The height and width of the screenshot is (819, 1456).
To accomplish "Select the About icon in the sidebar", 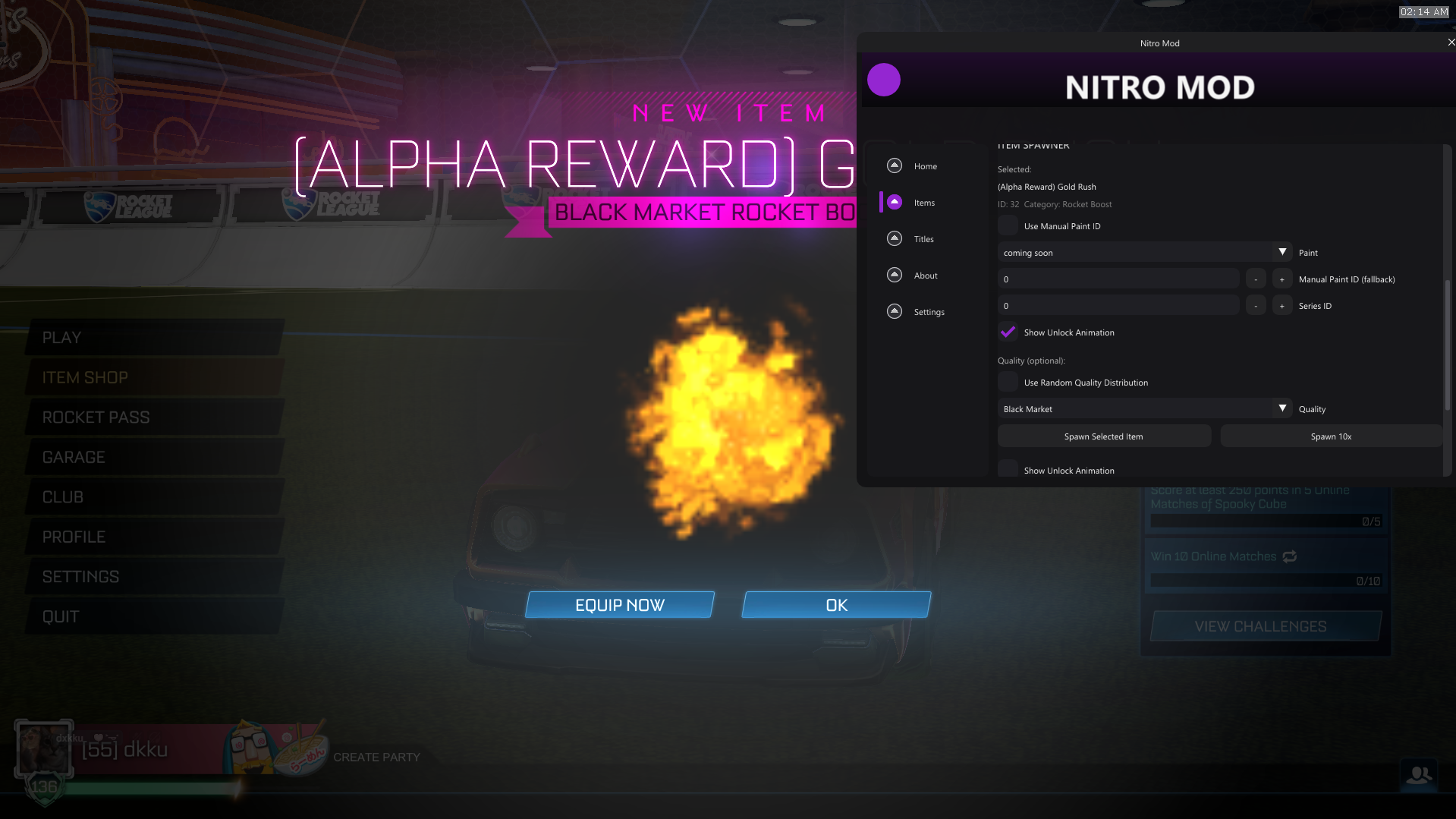I will [893, 275].
